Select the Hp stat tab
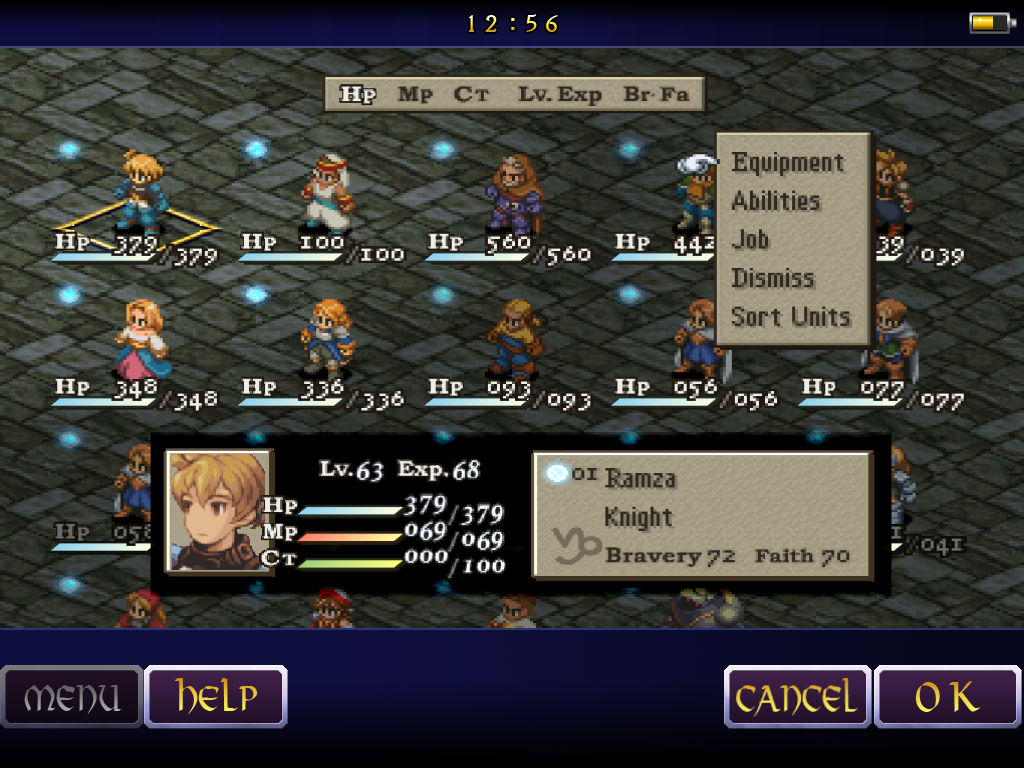Image resolution: width=1024 pixels, height=768 pixels. (357, 95)
